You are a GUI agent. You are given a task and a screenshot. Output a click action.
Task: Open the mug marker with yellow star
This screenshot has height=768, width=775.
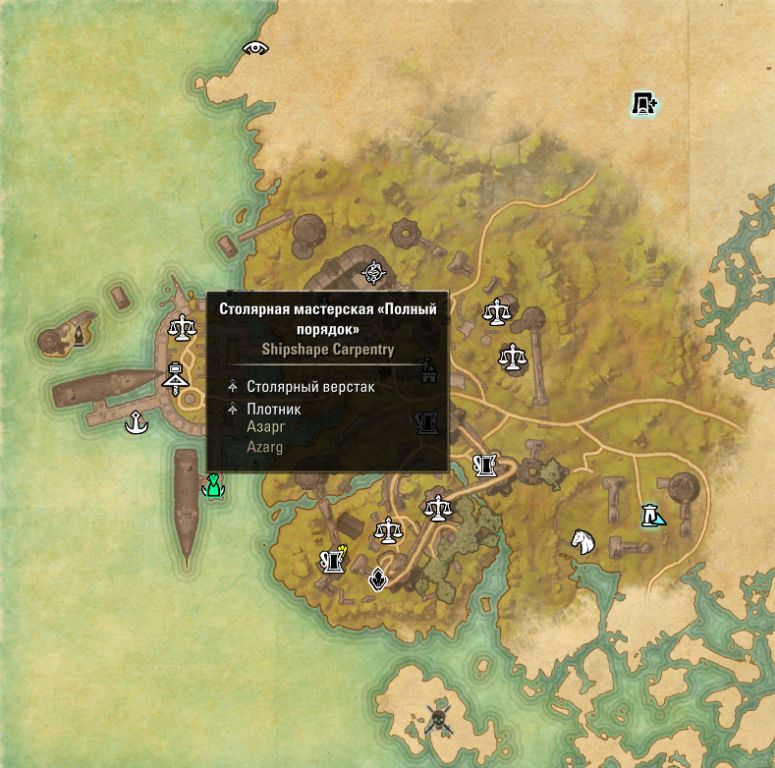pos(332,560)
